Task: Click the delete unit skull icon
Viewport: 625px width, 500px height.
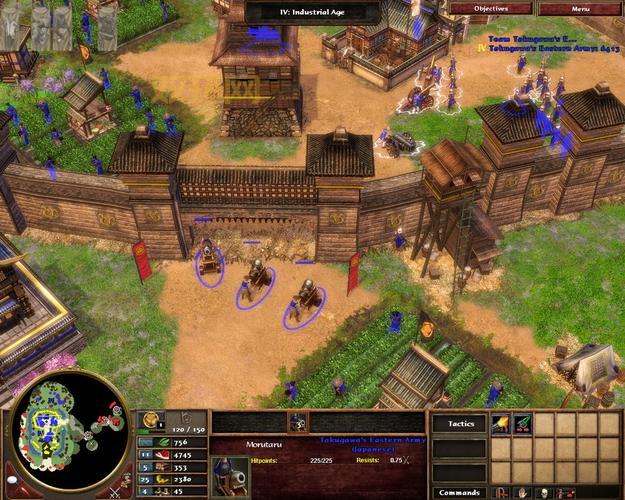Action: [544, 492]
